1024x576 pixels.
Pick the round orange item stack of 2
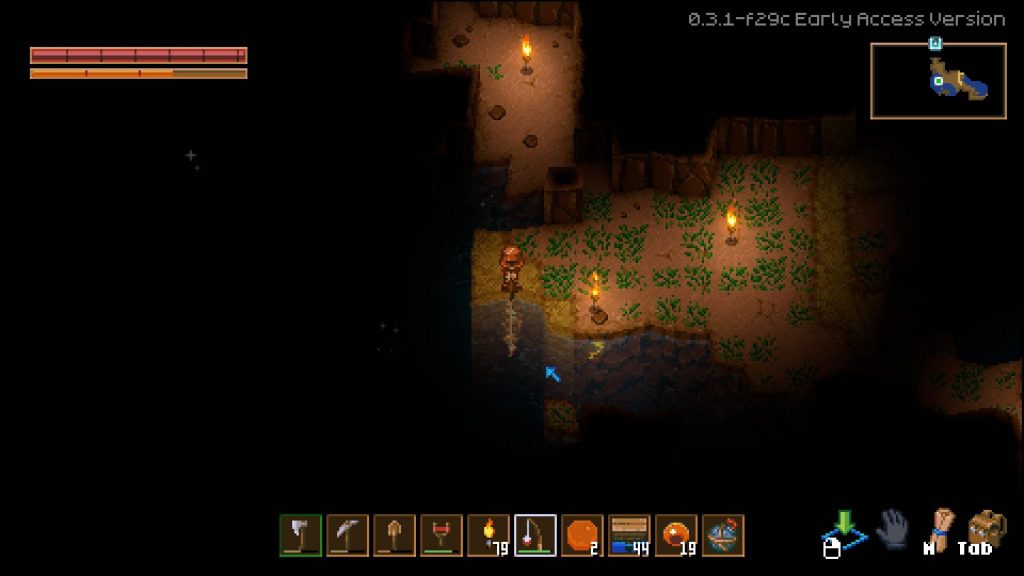582,535
